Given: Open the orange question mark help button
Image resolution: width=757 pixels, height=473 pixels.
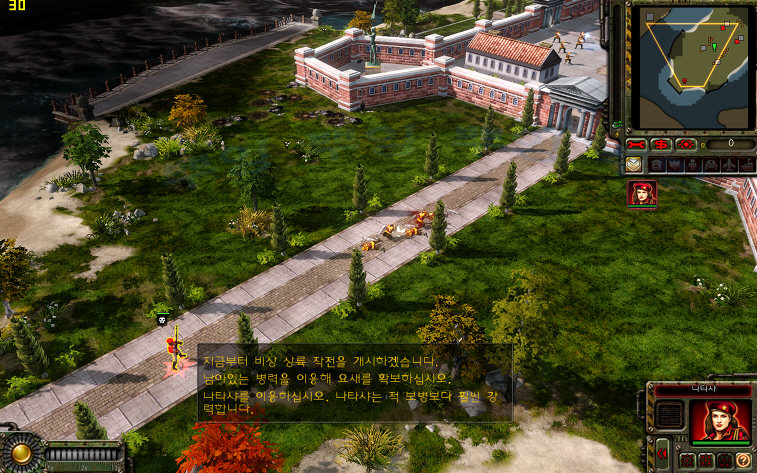Looking at the screenshot, I should pyautogui.click(x=743, y=460).
